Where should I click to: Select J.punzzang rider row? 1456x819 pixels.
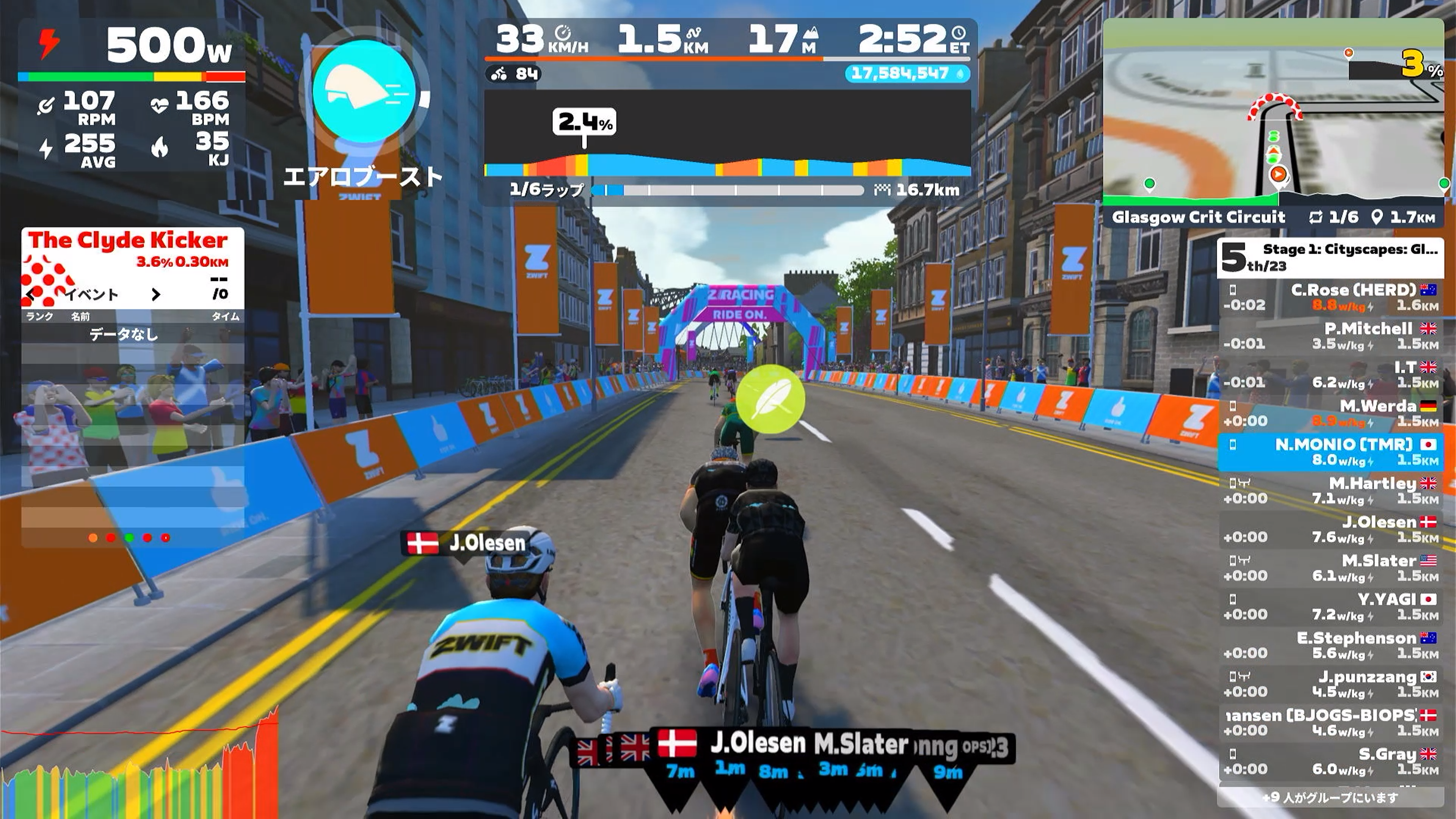1330,684
